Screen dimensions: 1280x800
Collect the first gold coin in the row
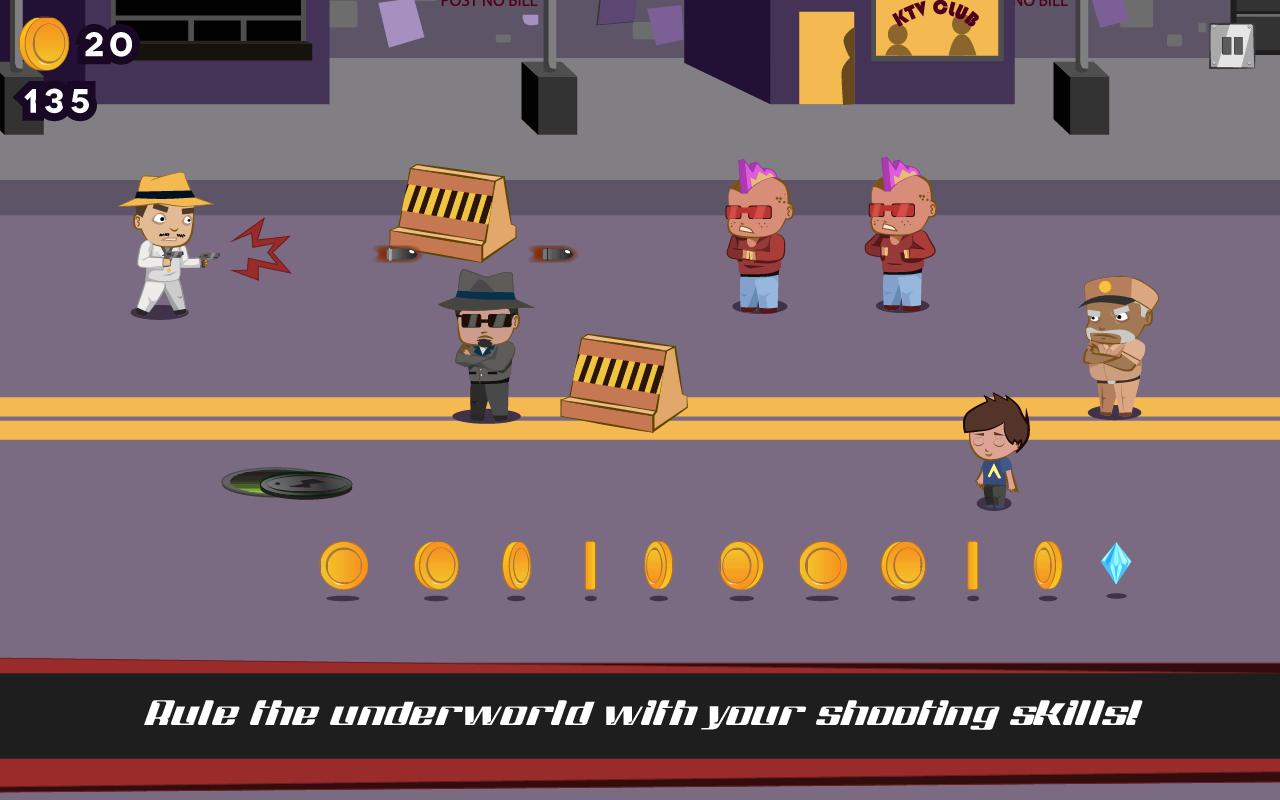tap(345, 565)
